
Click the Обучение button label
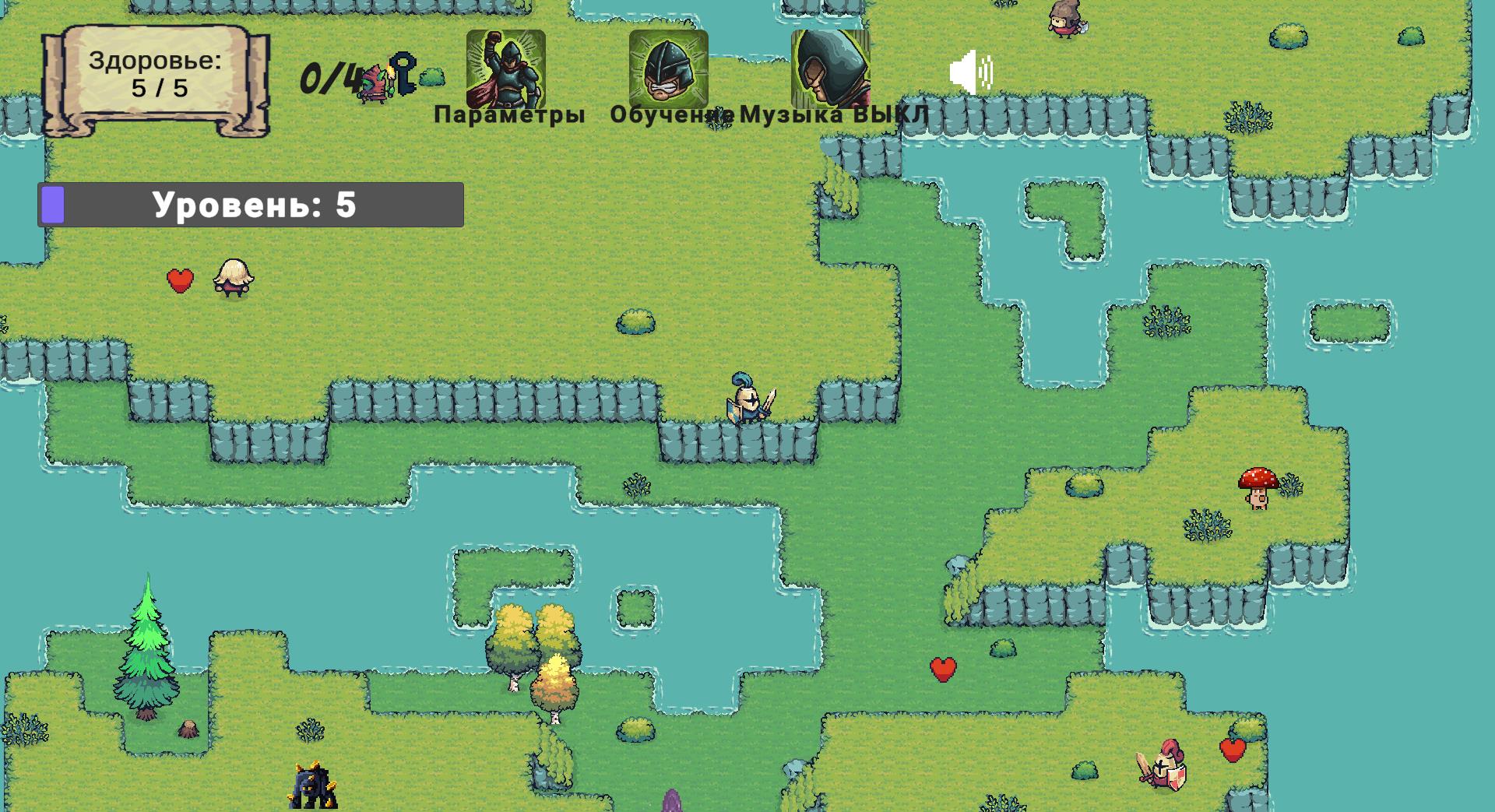671,114
